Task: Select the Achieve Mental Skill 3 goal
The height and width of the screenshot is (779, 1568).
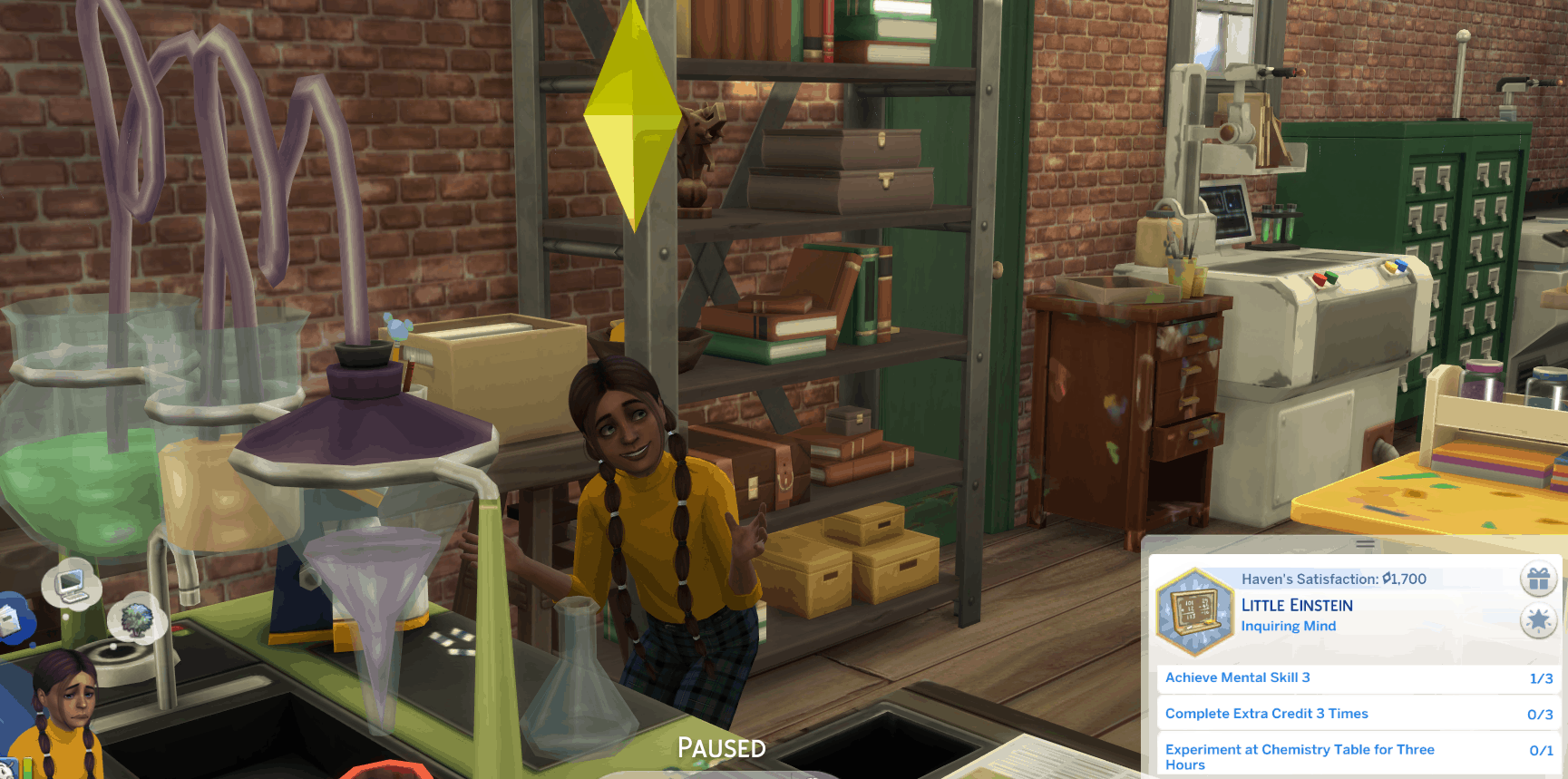Action: click(x=1358, y=678)
